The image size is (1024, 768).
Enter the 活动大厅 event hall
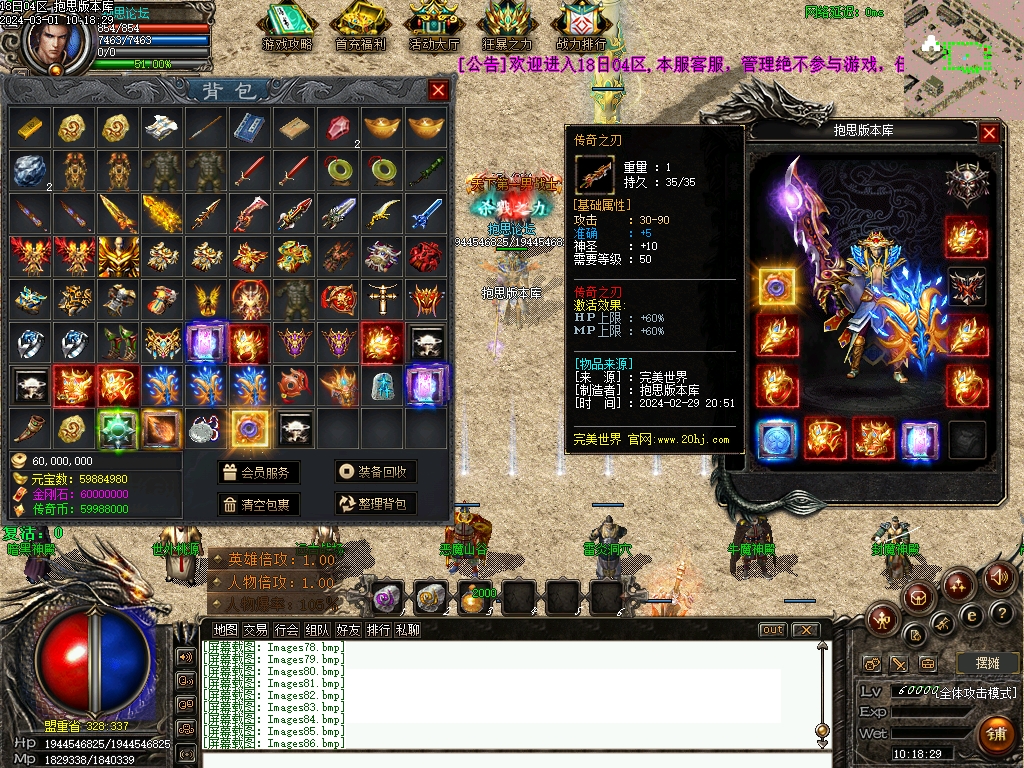pyautogui.click(x=435, y=27)
